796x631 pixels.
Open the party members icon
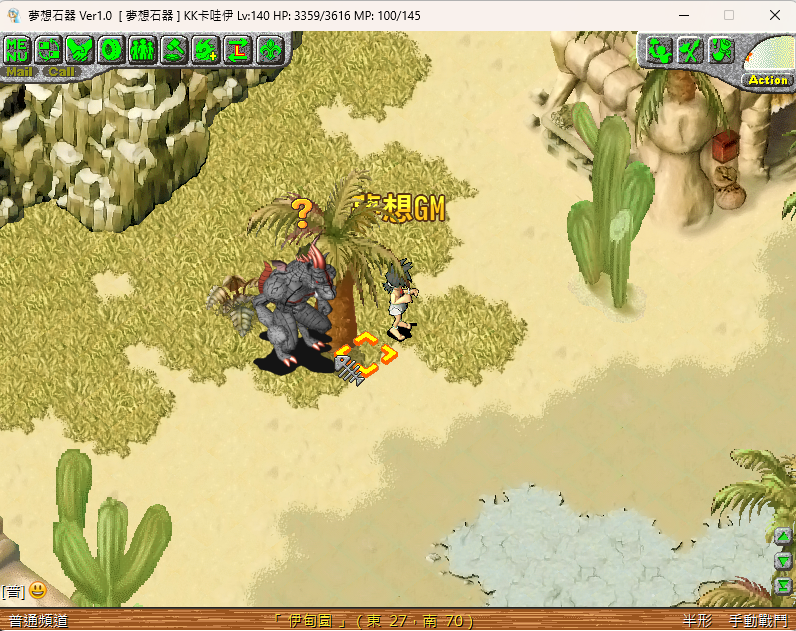click(x=143, y=48)
